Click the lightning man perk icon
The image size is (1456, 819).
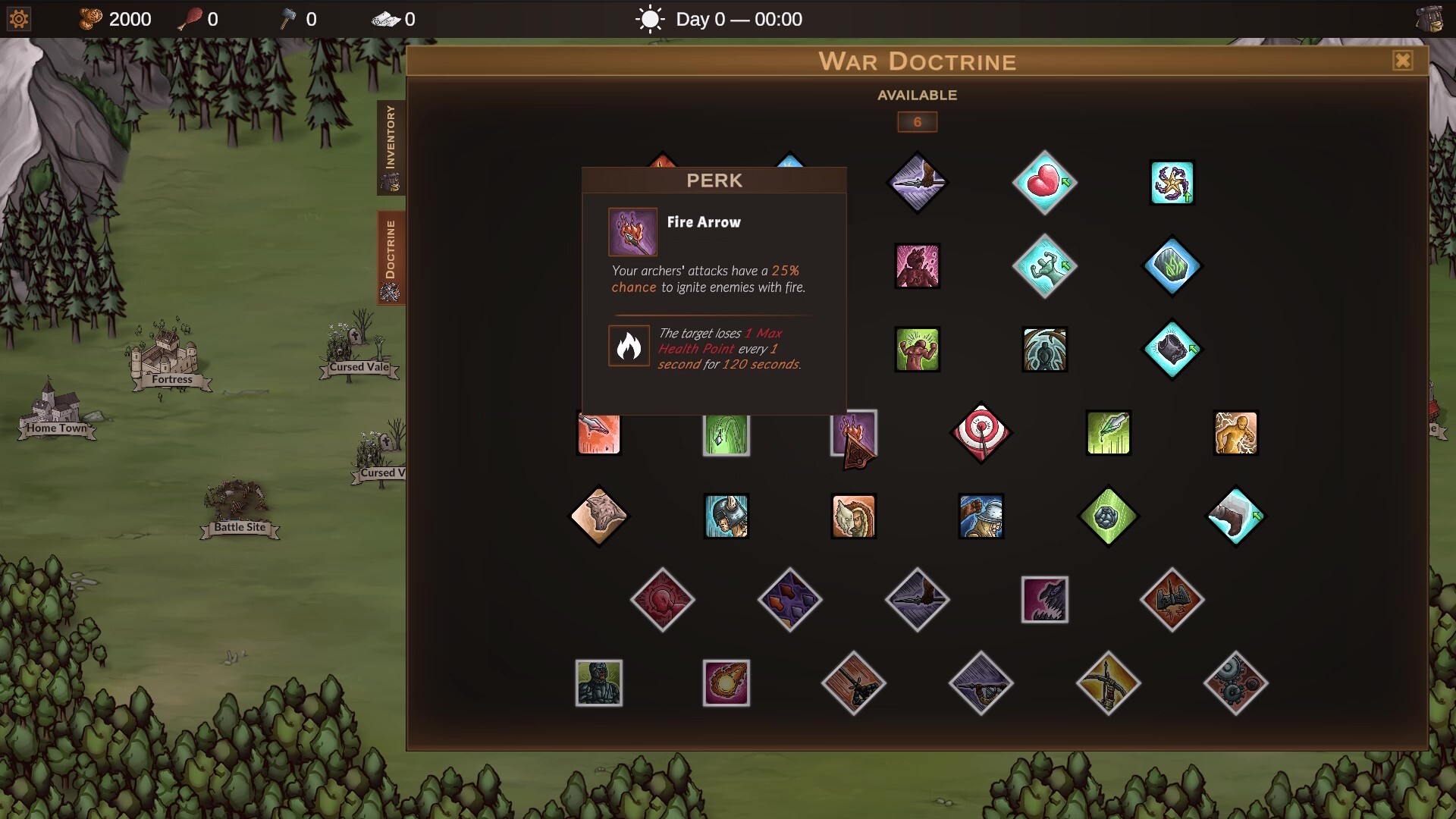(x=1236, y=433)
